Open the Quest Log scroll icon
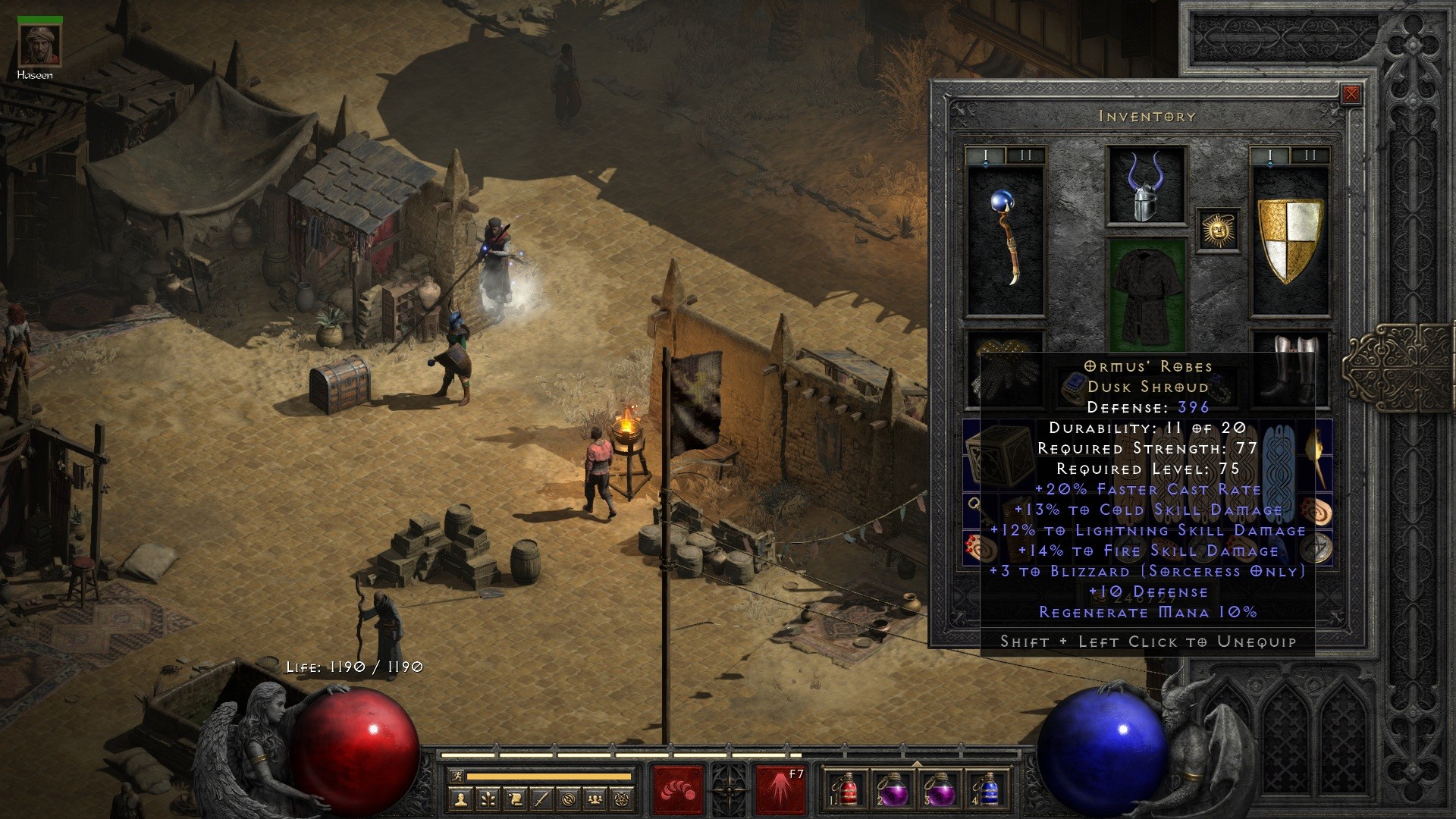Viewport: 1456px width, 819px height. point(516,799)
